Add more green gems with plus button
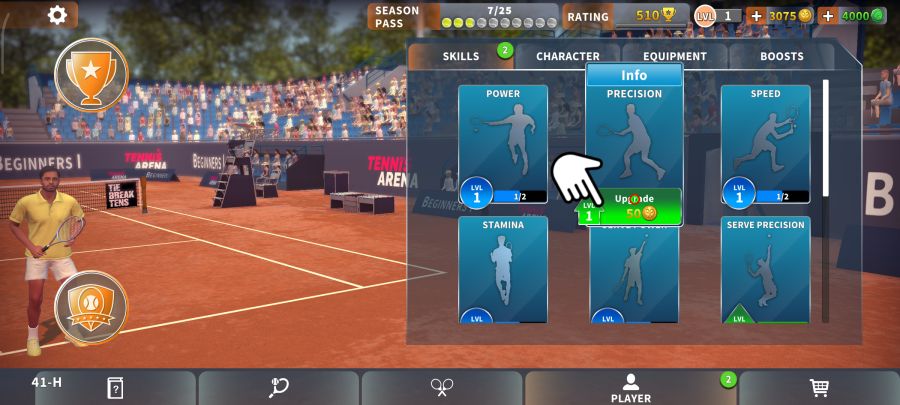The height and width of the screenshot is (405, 900). point(828,16)
